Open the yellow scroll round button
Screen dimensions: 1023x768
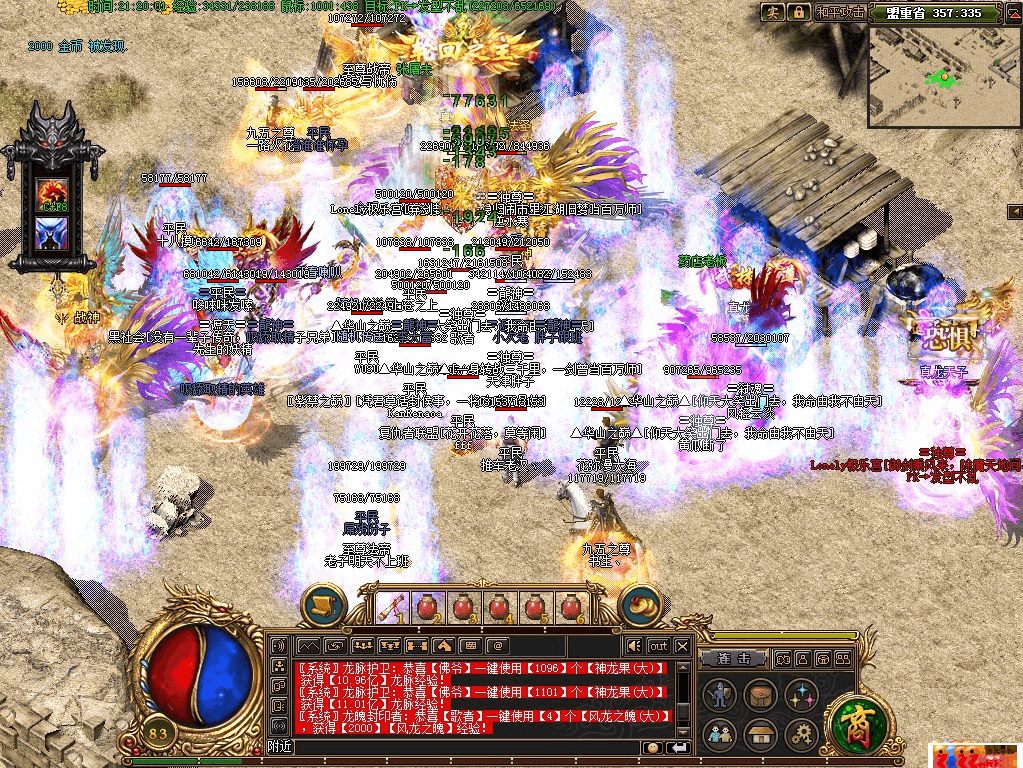(x=324, y=606)
